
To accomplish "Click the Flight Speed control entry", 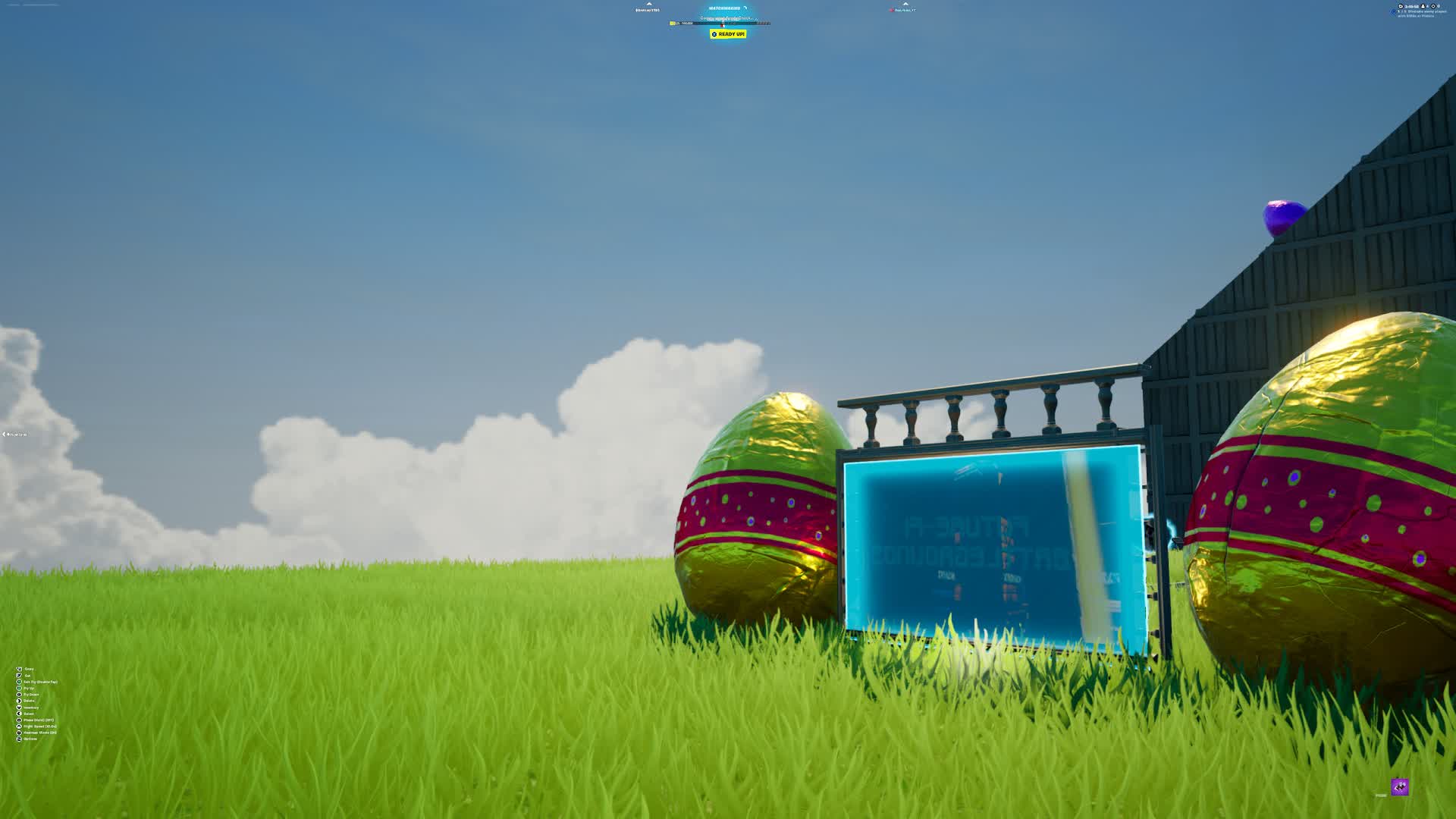I will 19,726.
